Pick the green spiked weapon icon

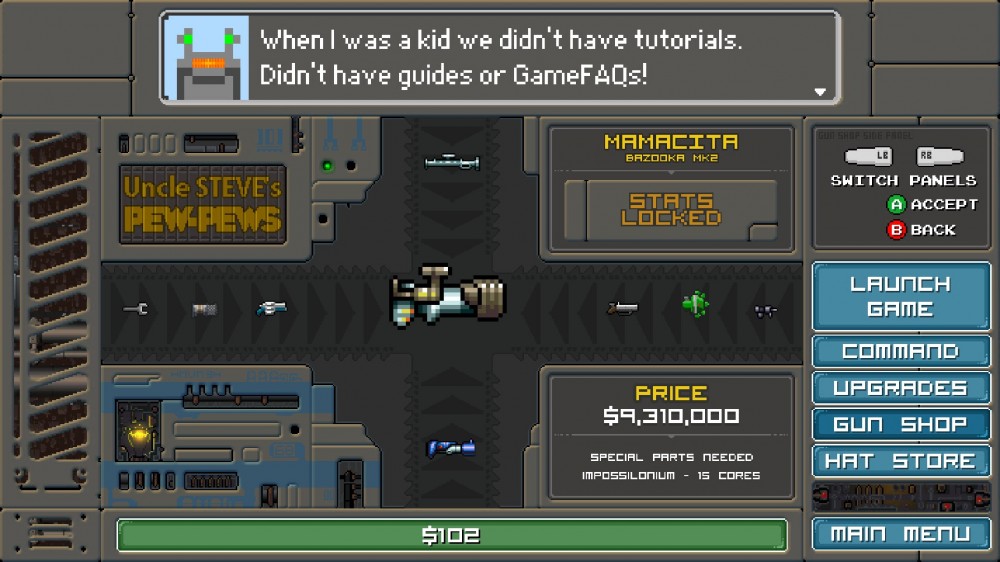pyautogui.click(x=695, y=303)
